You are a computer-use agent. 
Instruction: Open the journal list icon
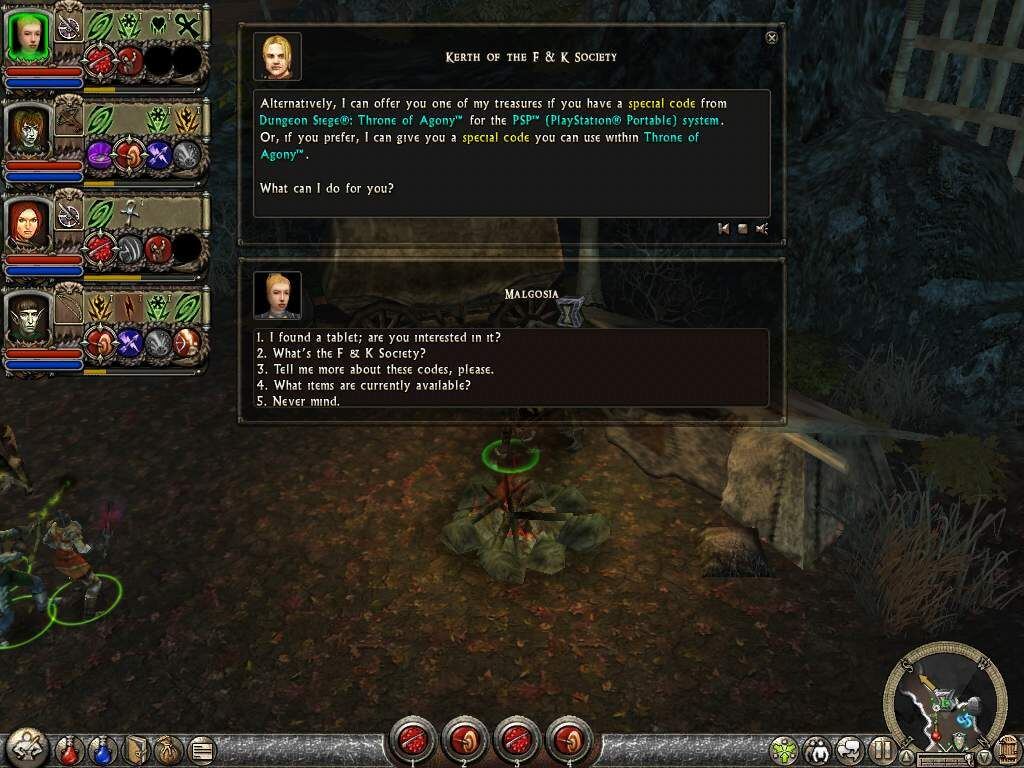pos(203,748)
